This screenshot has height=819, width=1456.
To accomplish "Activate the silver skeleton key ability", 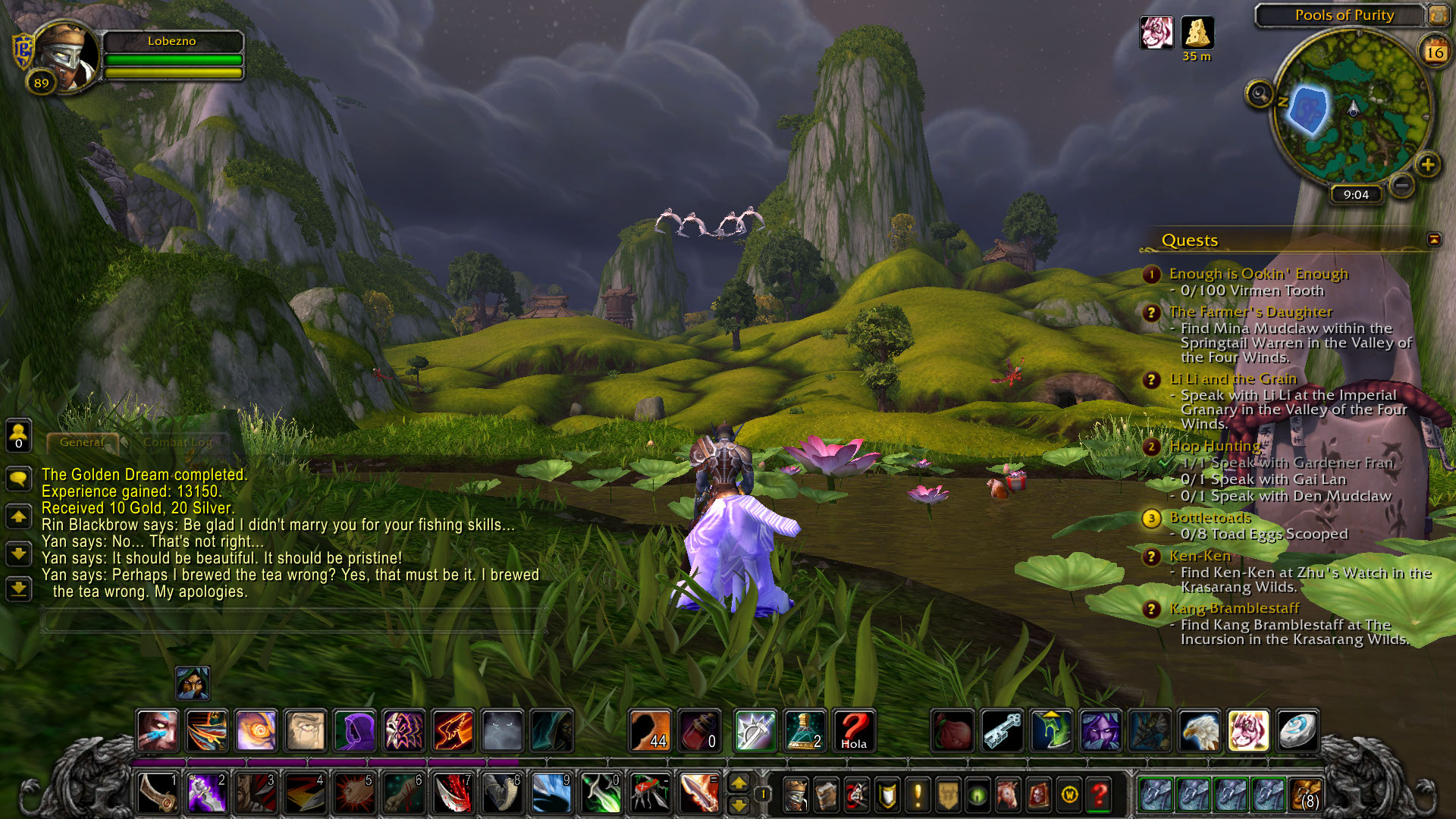I will tap(1003, 731).
